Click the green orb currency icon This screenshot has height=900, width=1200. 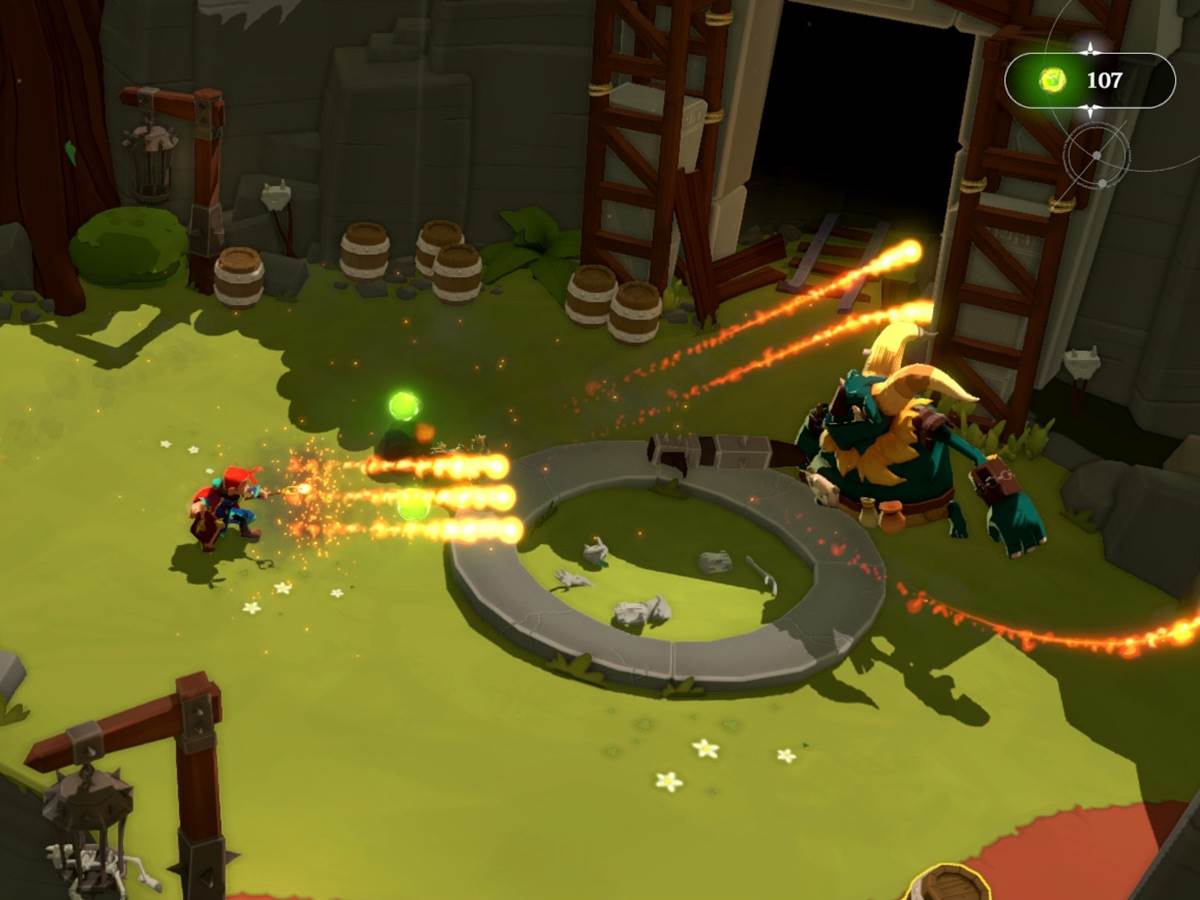[1052, 80]
